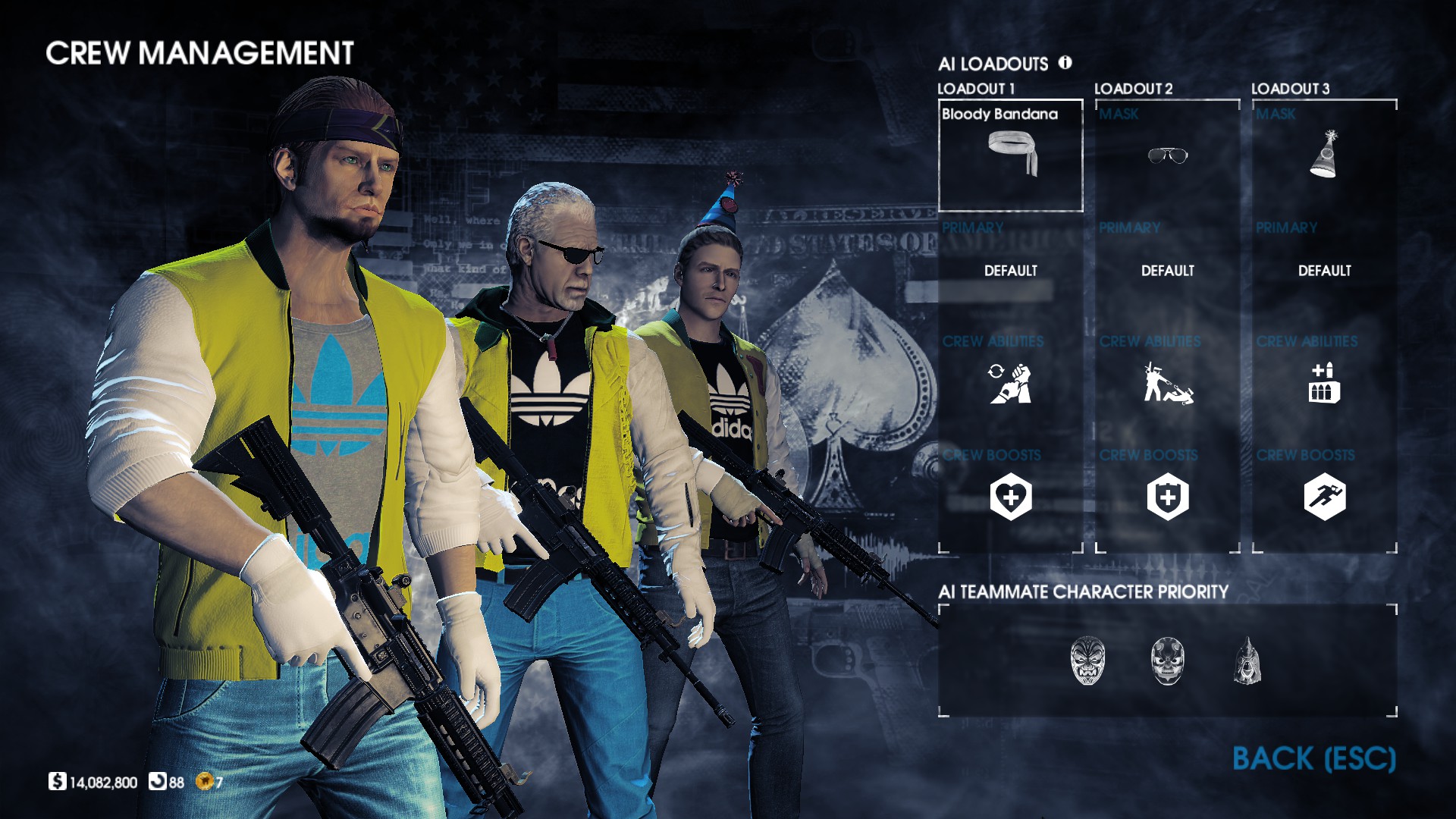Pick the third character priority helmet mask
Viewport: 1456px width, 819px height.
pos(1247,661)
